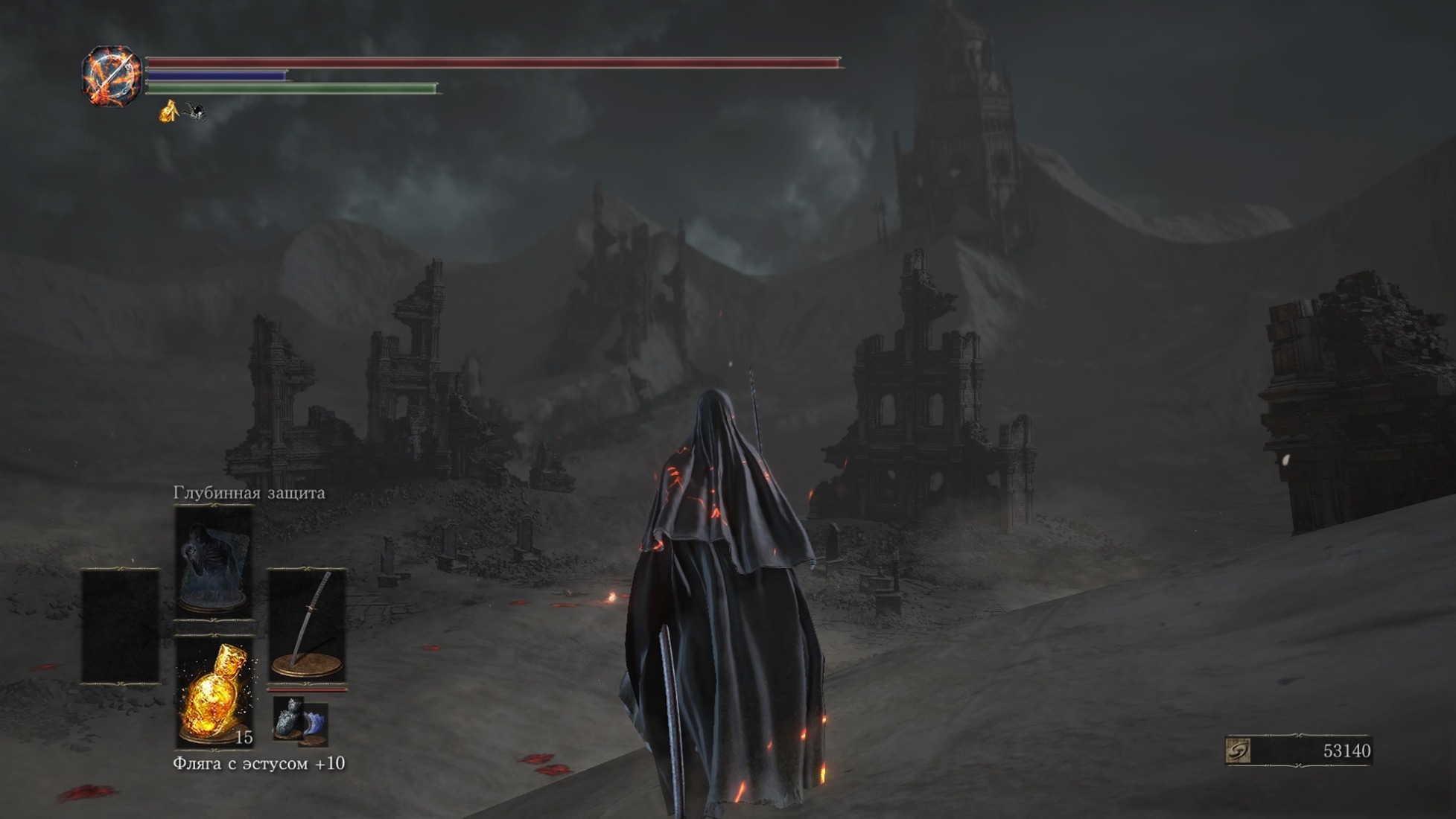Viewport: 1456px width, 819px height.
Task: Click the empty left-hand equipment slot
Action: click(120, 625)
